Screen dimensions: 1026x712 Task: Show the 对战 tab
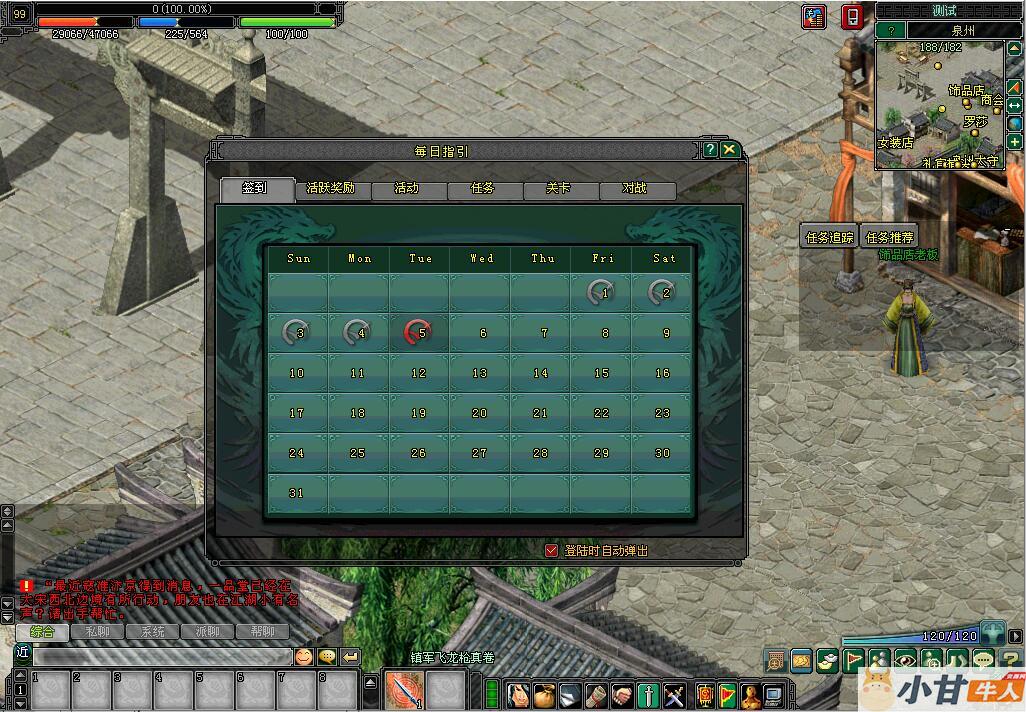click(x=635, y=189)
